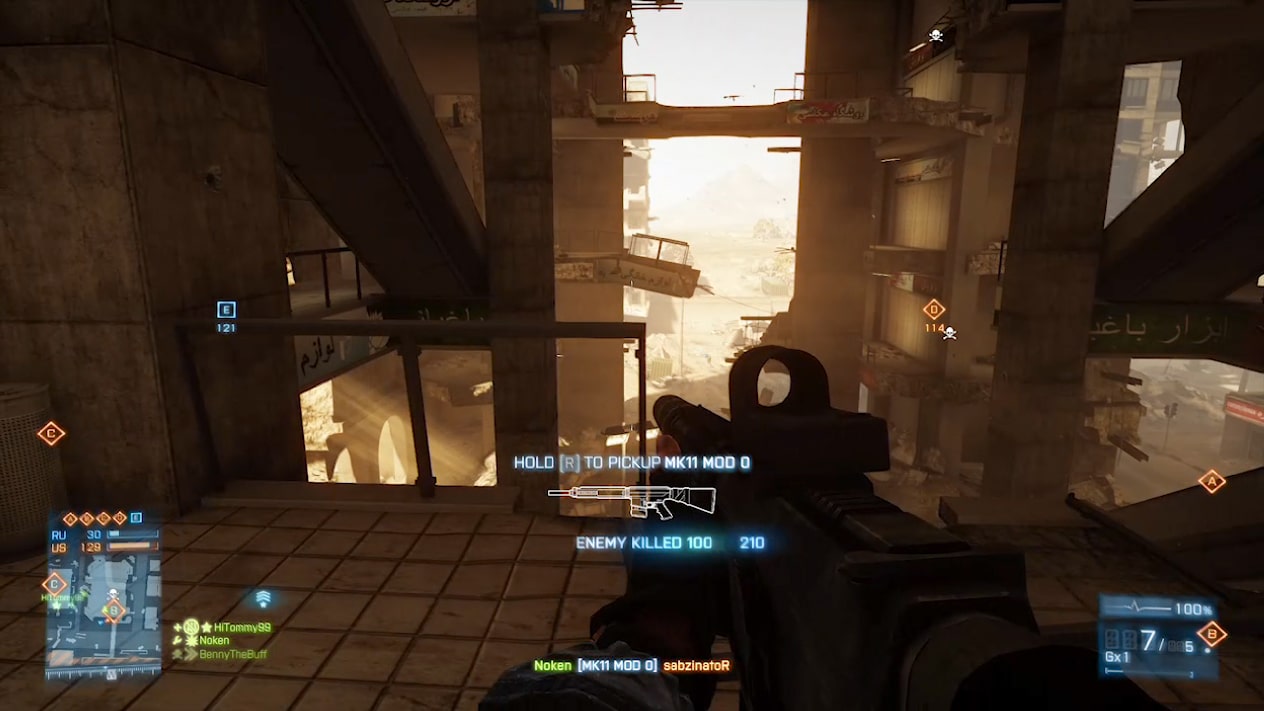Image resolution: width=1264 pixels, height=711 pixels.
Task: Click the MK11 MOD 0 weapon pickup icon
Action: tap(632, 499)
